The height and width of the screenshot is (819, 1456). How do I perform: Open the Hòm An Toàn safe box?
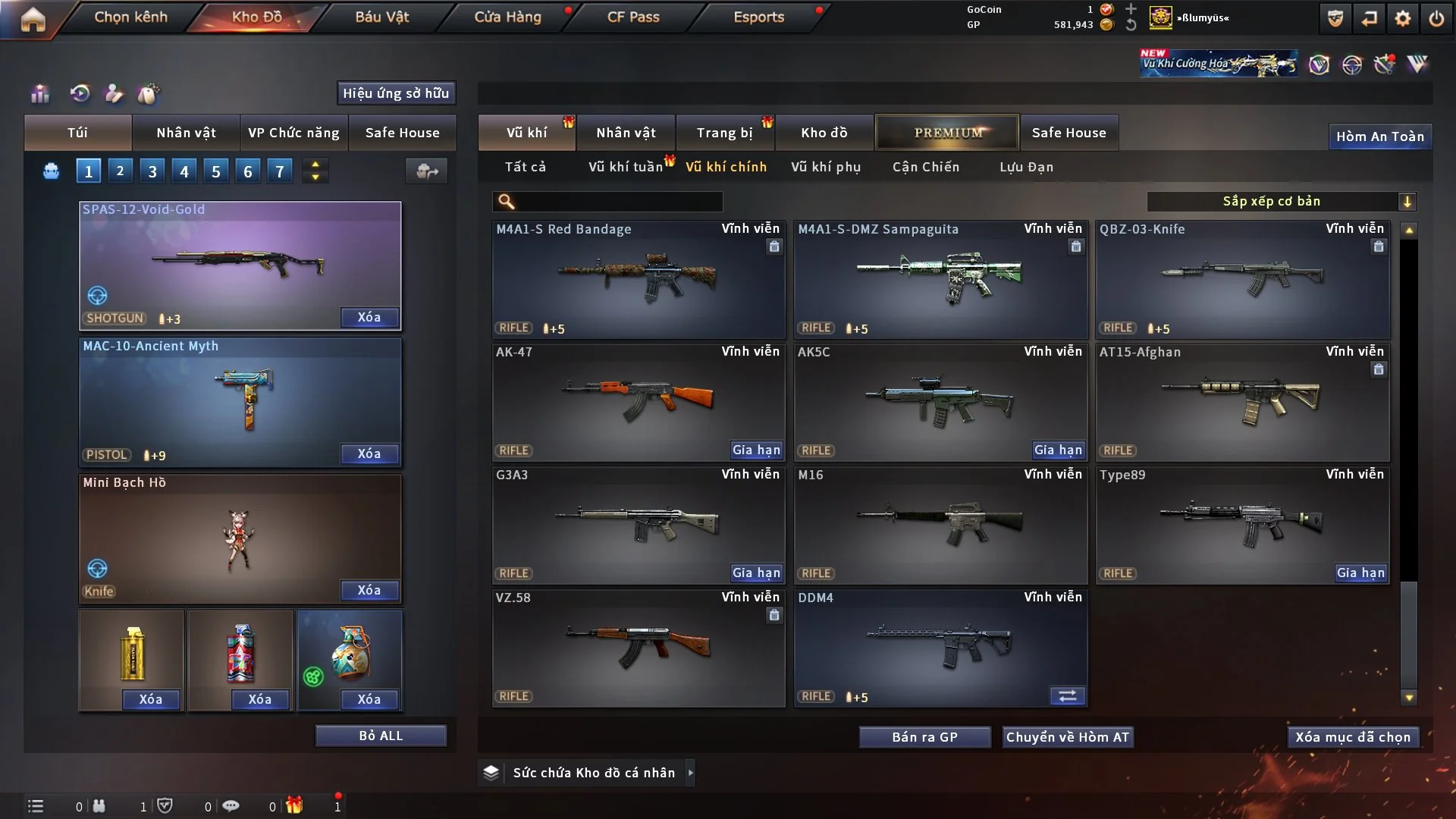(x=1379, y=136)
